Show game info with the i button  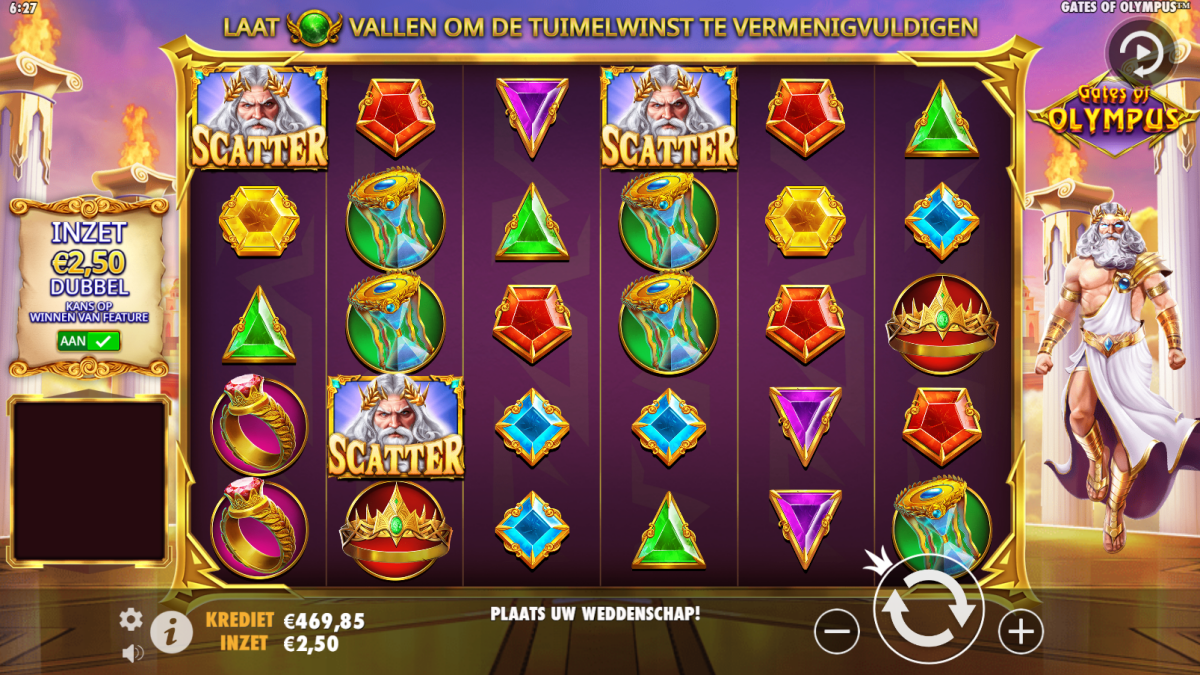[172, 631]
